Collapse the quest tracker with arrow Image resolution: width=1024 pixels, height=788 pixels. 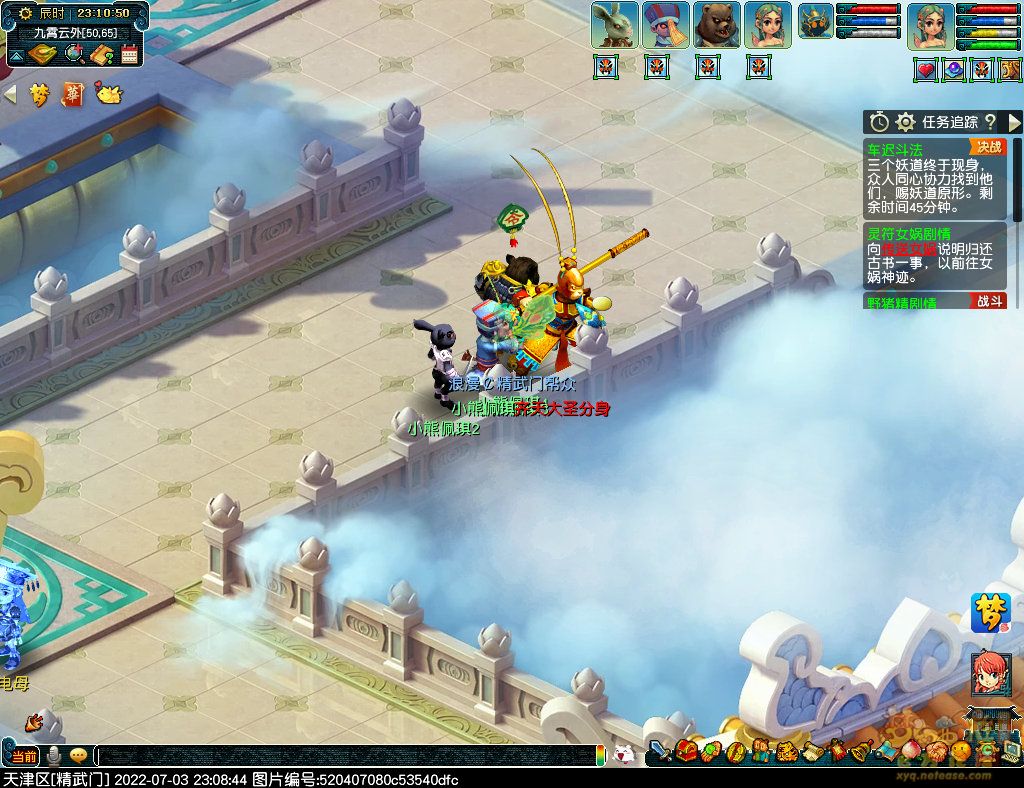click(1014, 122)
